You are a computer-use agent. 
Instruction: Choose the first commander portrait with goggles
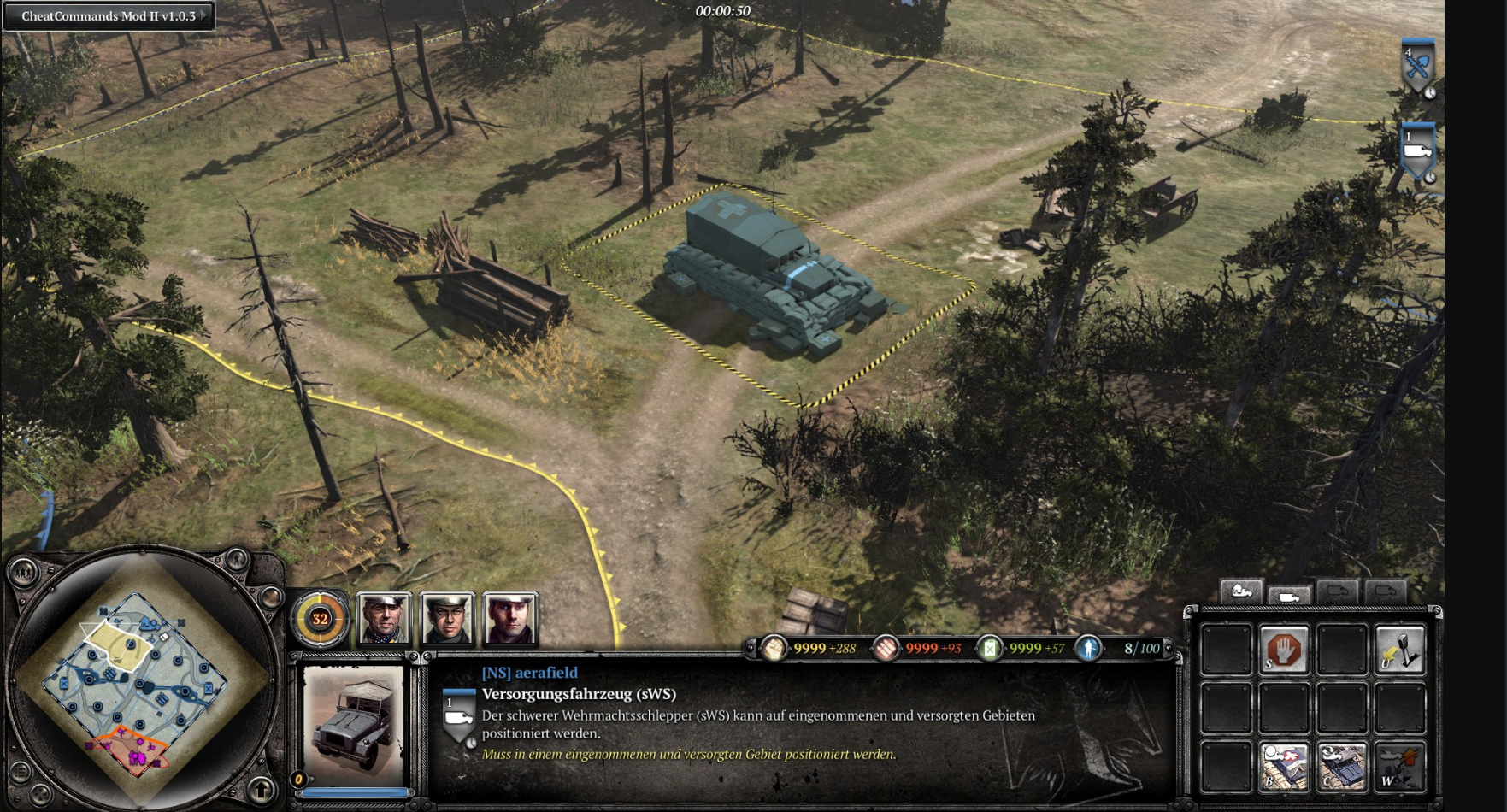384,618
